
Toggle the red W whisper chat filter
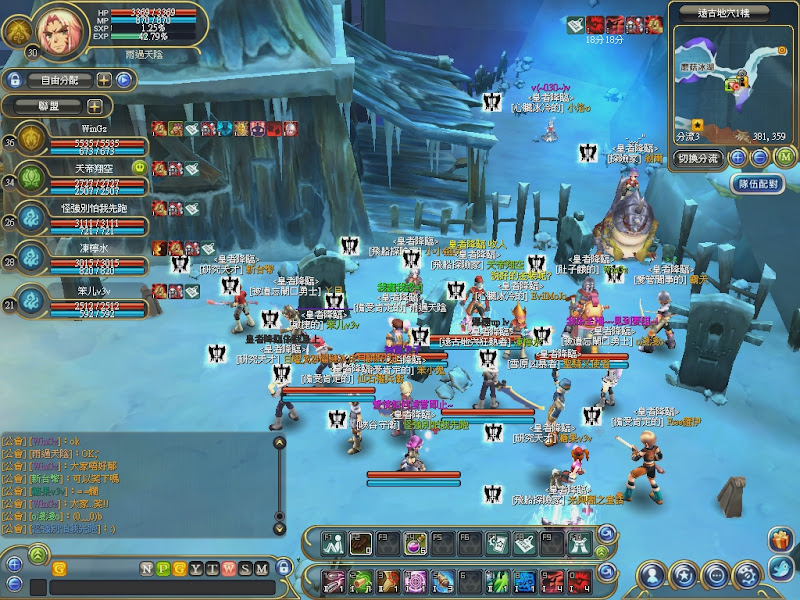coord(229,569)
